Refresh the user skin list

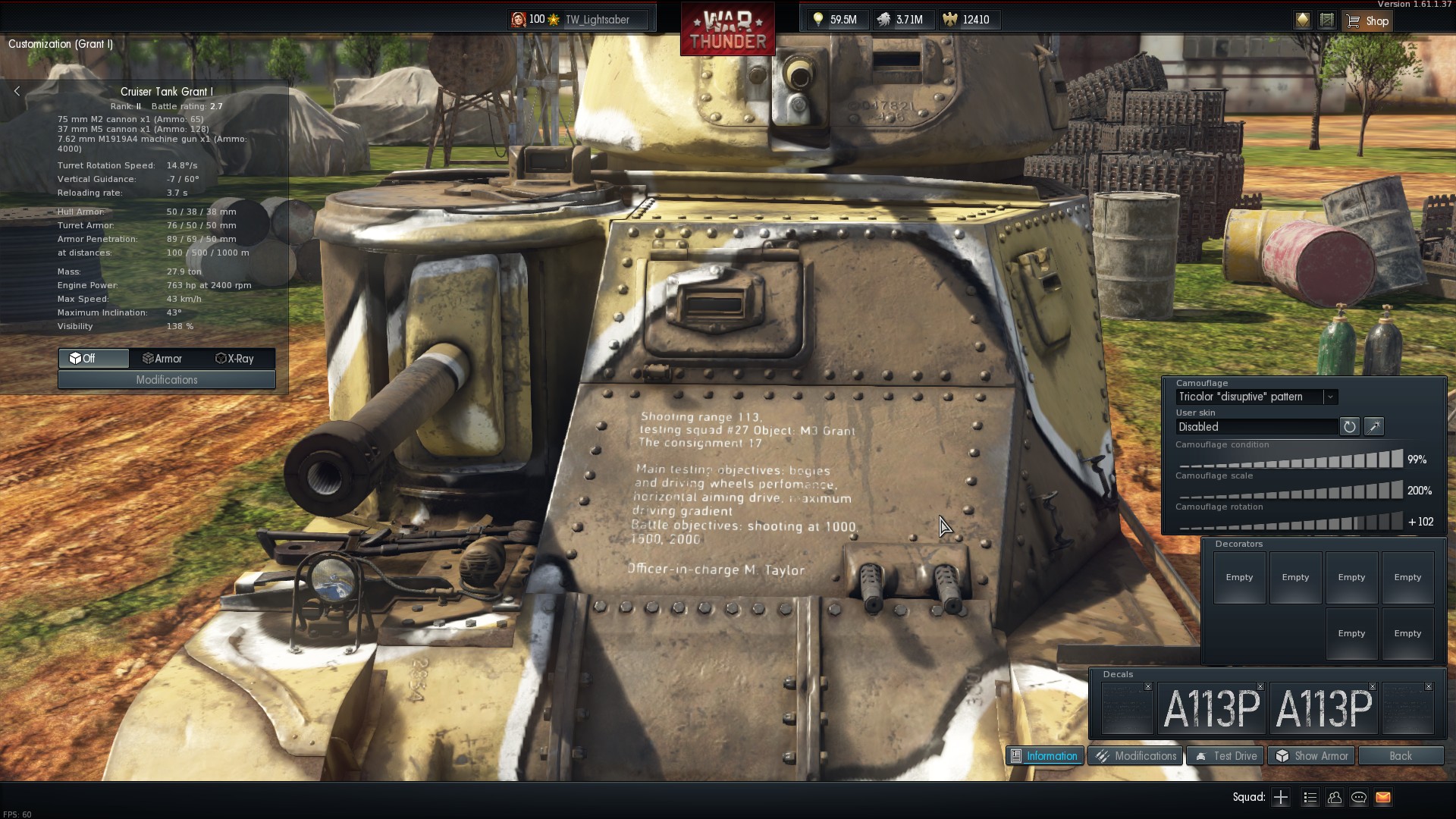tap(1349, 427)
